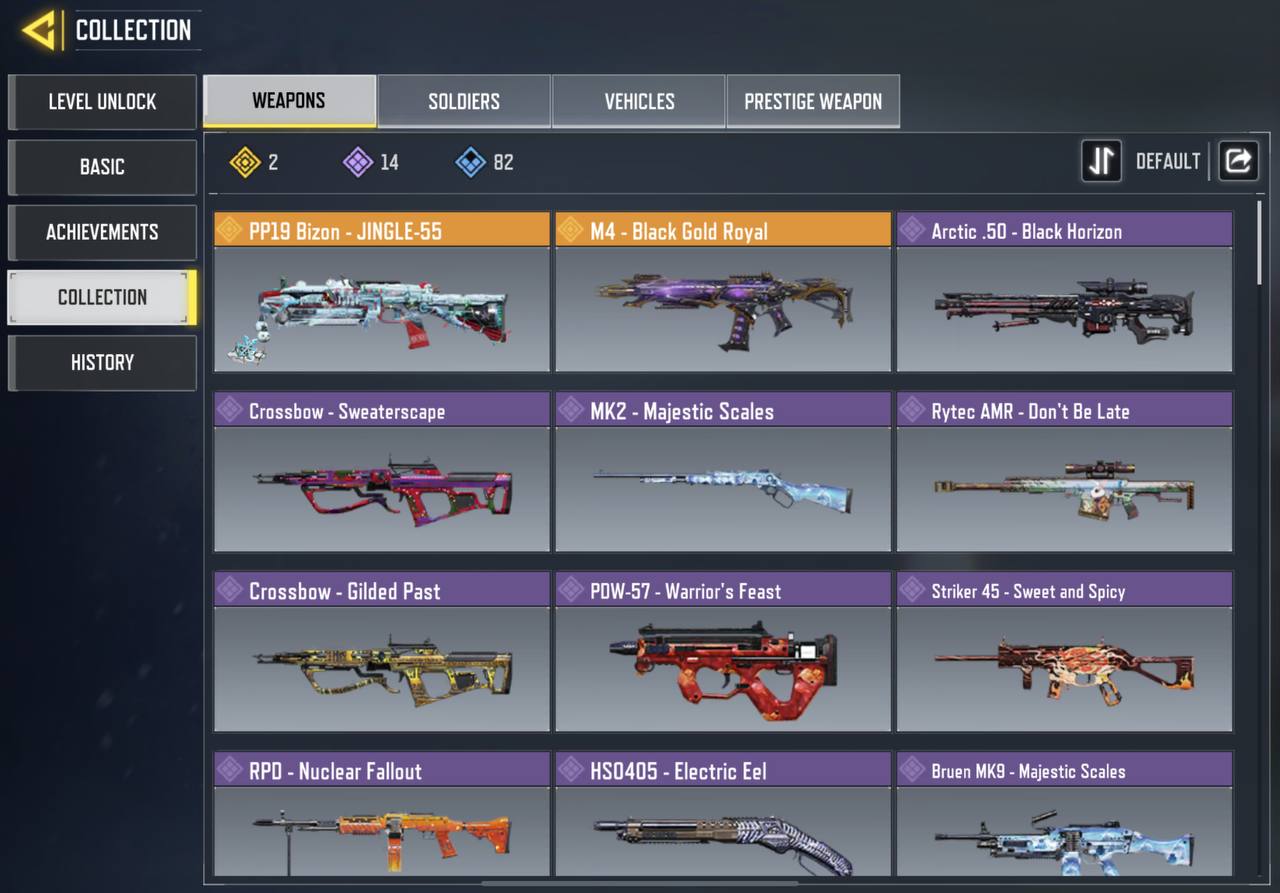Image resolution: width=1280 pixels, height=893 pixels.
Task: Toggle the Weapons category tab active
Action: pos(289,100)
